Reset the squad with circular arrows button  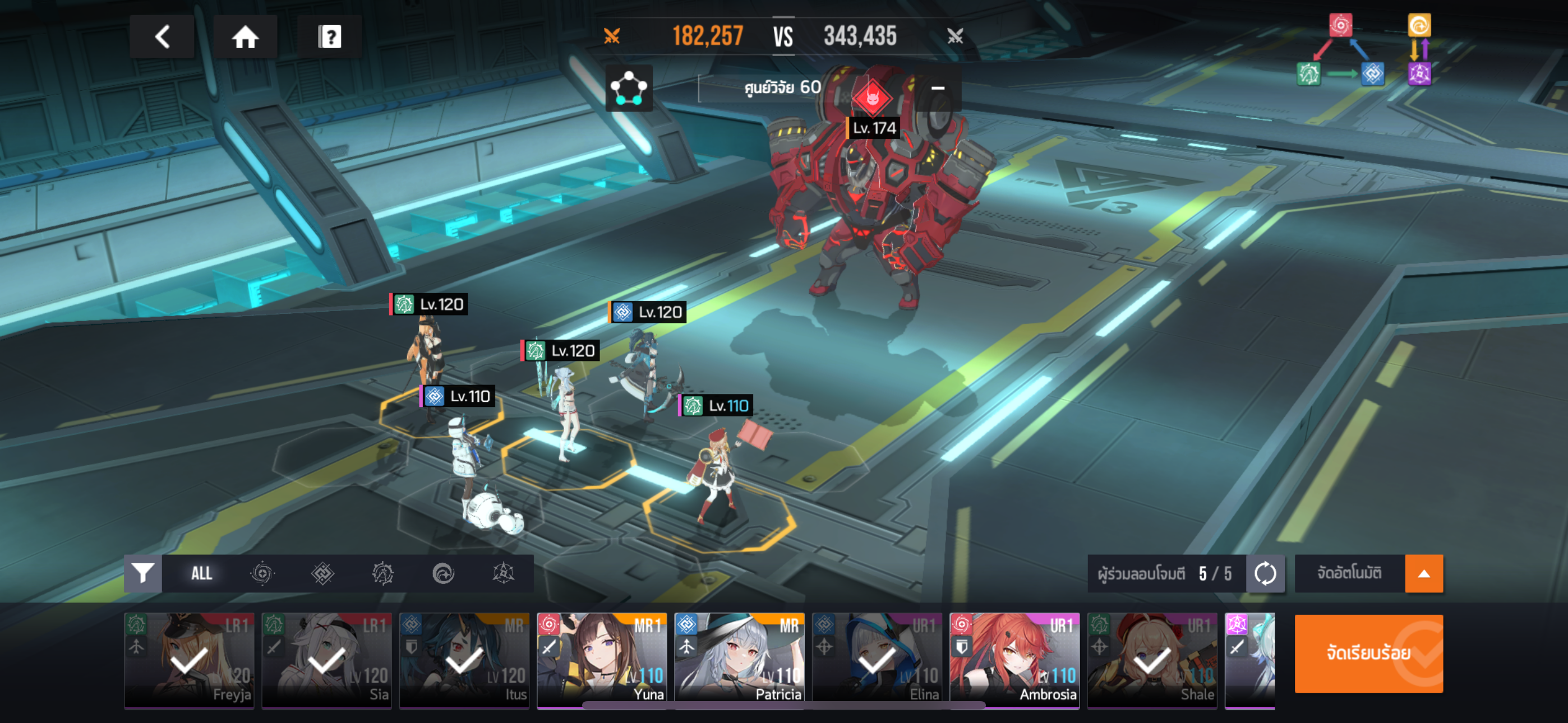pyautogui.click(x=1265, y=573)
